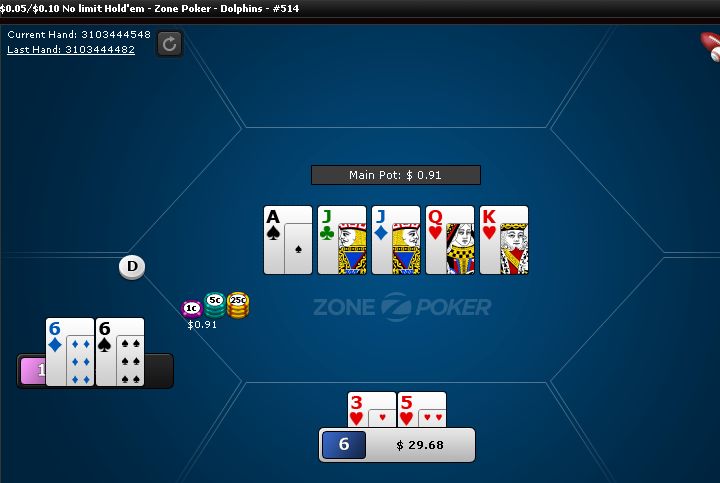The width and height of the screenshot is (720, 483).
Task: Click the seat 6 player panel
Action: pos(397,444)
